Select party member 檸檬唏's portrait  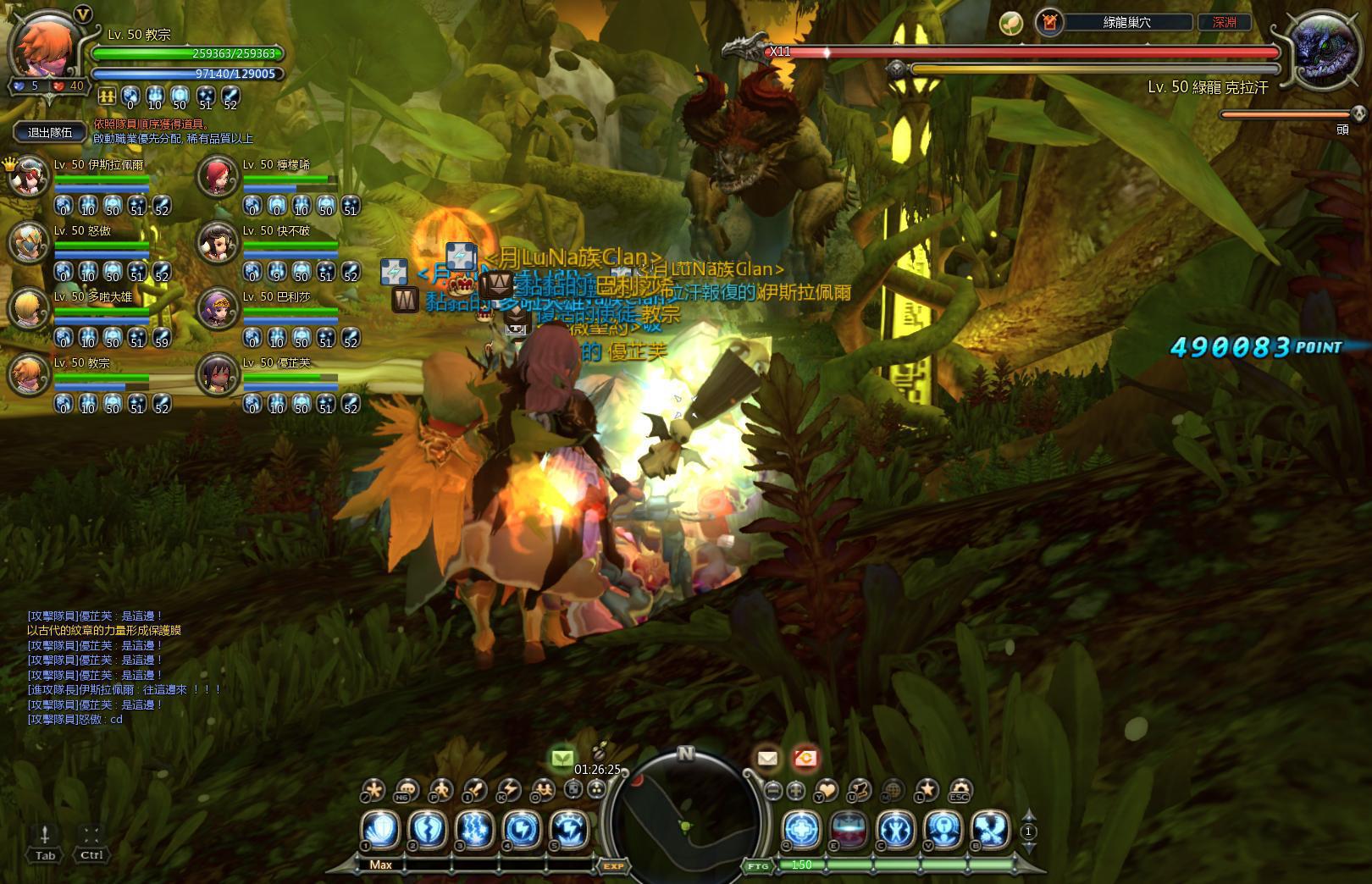tap(218, 176)
